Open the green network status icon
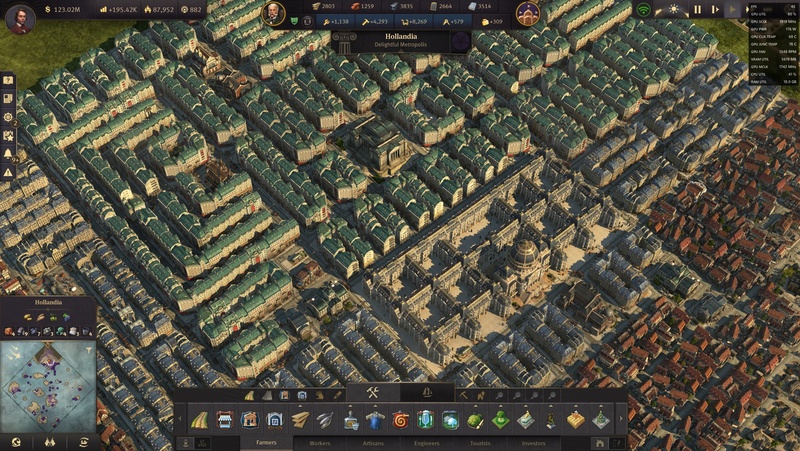The width and height of the screenshot is (800, 451). pyautogui.click(x=644, y=10)
